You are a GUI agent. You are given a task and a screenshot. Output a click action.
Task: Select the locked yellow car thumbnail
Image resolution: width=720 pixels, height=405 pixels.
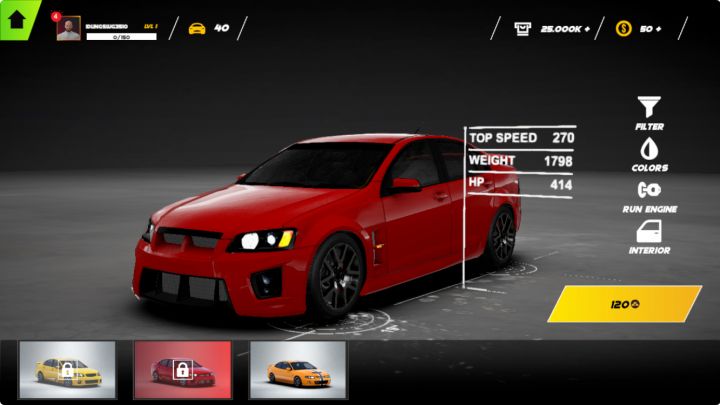(67, 370)
